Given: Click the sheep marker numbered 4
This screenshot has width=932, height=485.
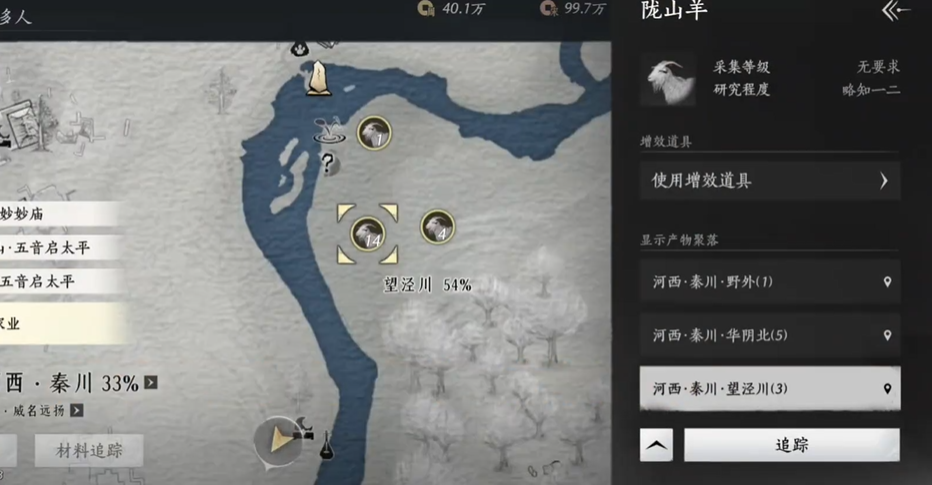Looking at the screenshot, I should pos(437,227).
